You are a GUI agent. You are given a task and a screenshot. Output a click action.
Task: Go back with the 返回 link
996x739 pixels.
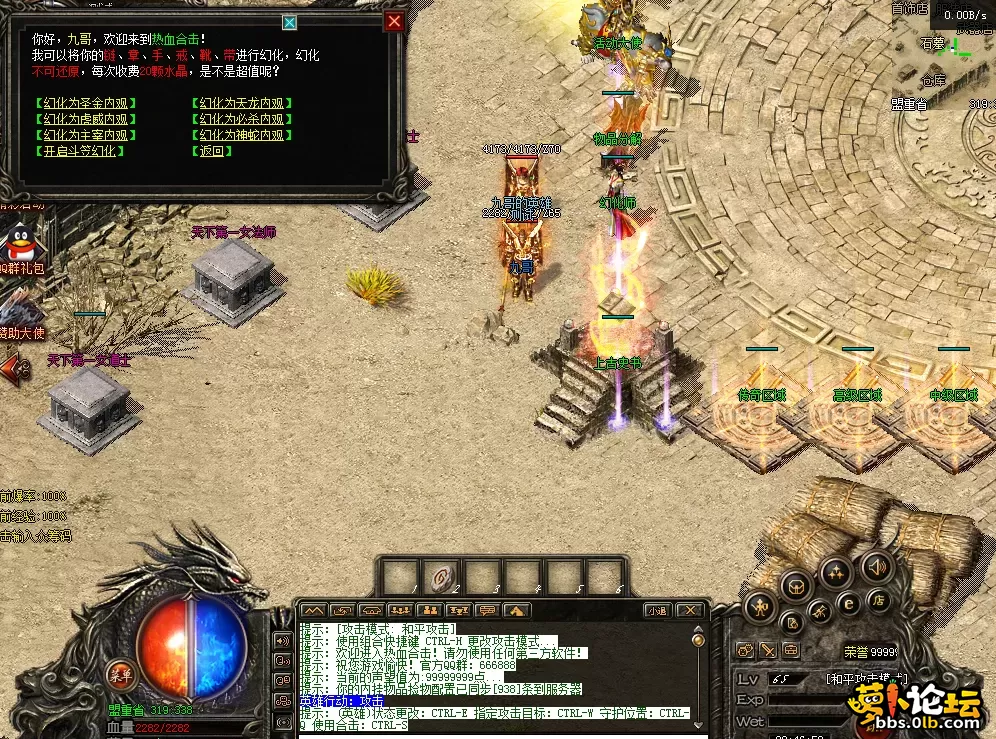click(x=211, y=151)
